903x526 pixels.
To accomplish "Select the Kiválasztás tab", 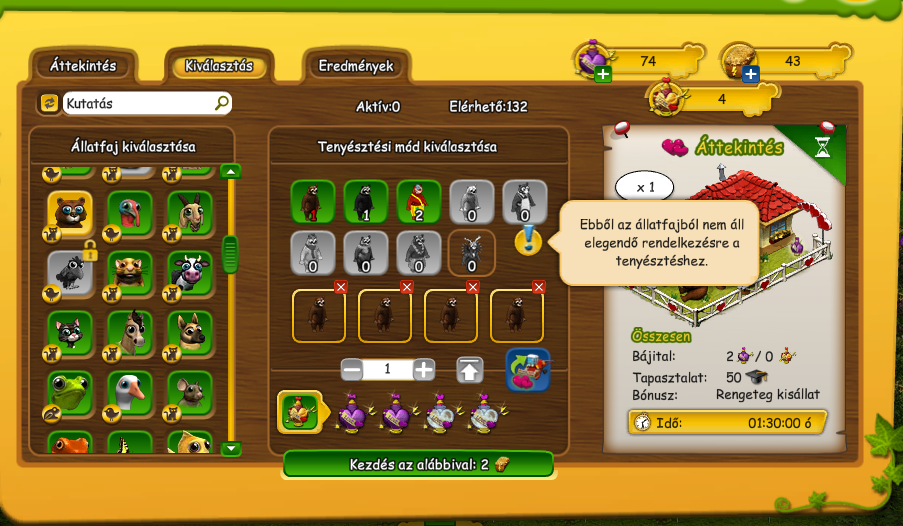I will click(x=219, y=67).
